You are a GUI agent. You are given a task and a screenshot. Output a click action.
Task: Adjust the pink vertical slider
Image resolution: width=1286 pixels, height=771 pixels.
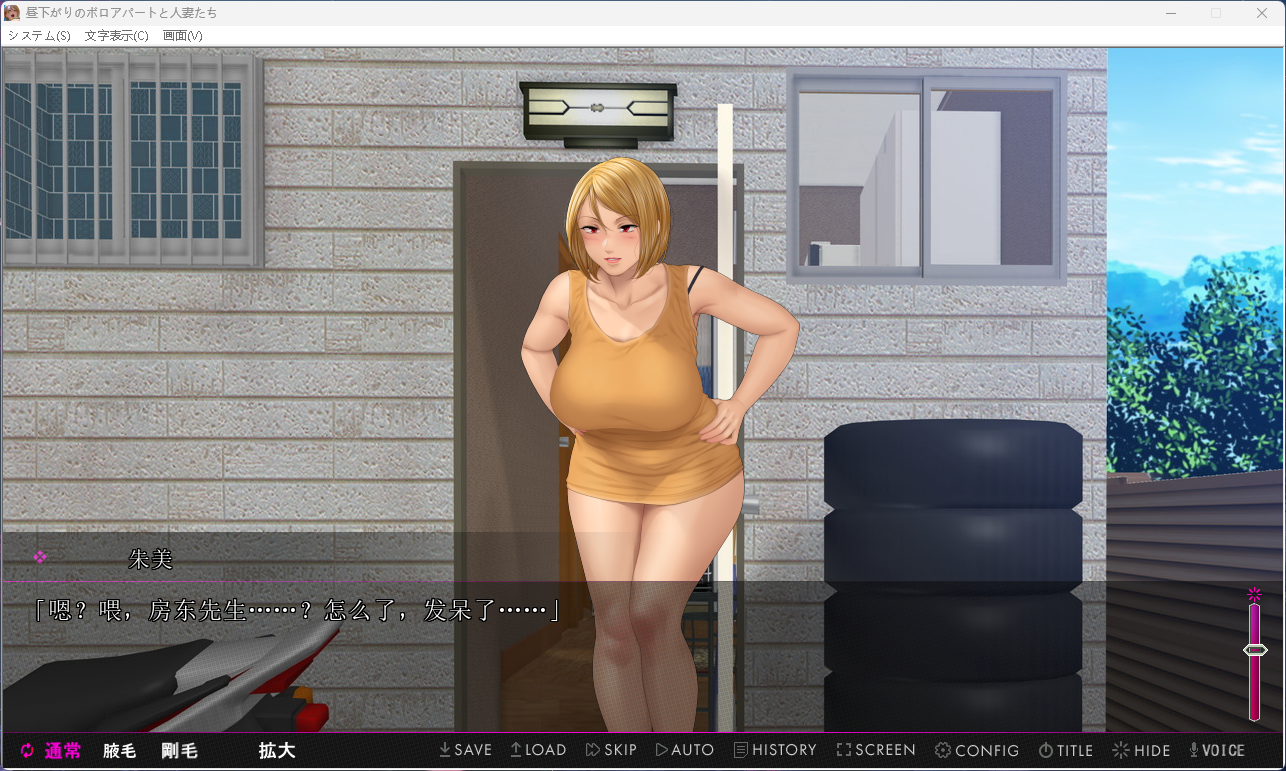1255,650
